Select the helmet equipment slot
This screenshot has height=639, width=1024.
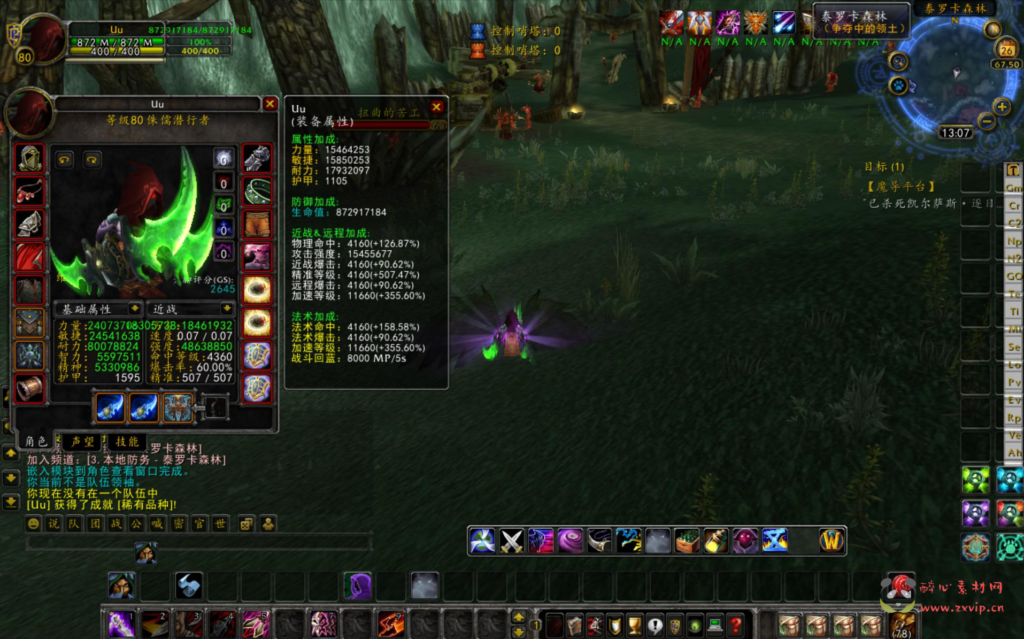[x=30, y=159]
